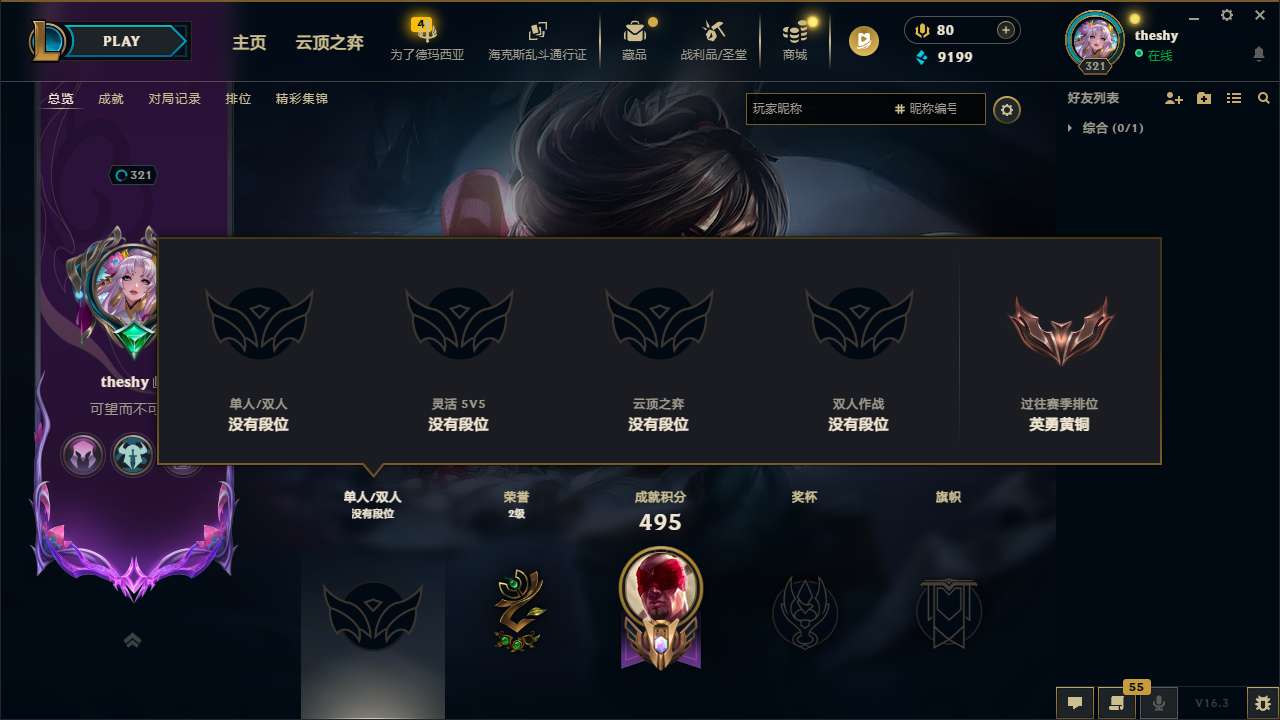1280x720 pixels.
Task: Open the 藏品 (Collection) icon
Action: pos(635,38)
